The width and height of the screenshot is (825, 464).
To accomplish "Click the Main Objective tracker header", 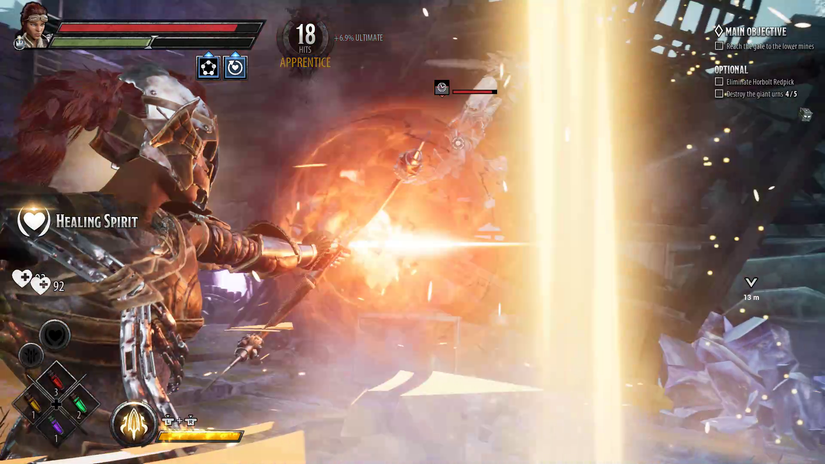I will coord(750,31).
